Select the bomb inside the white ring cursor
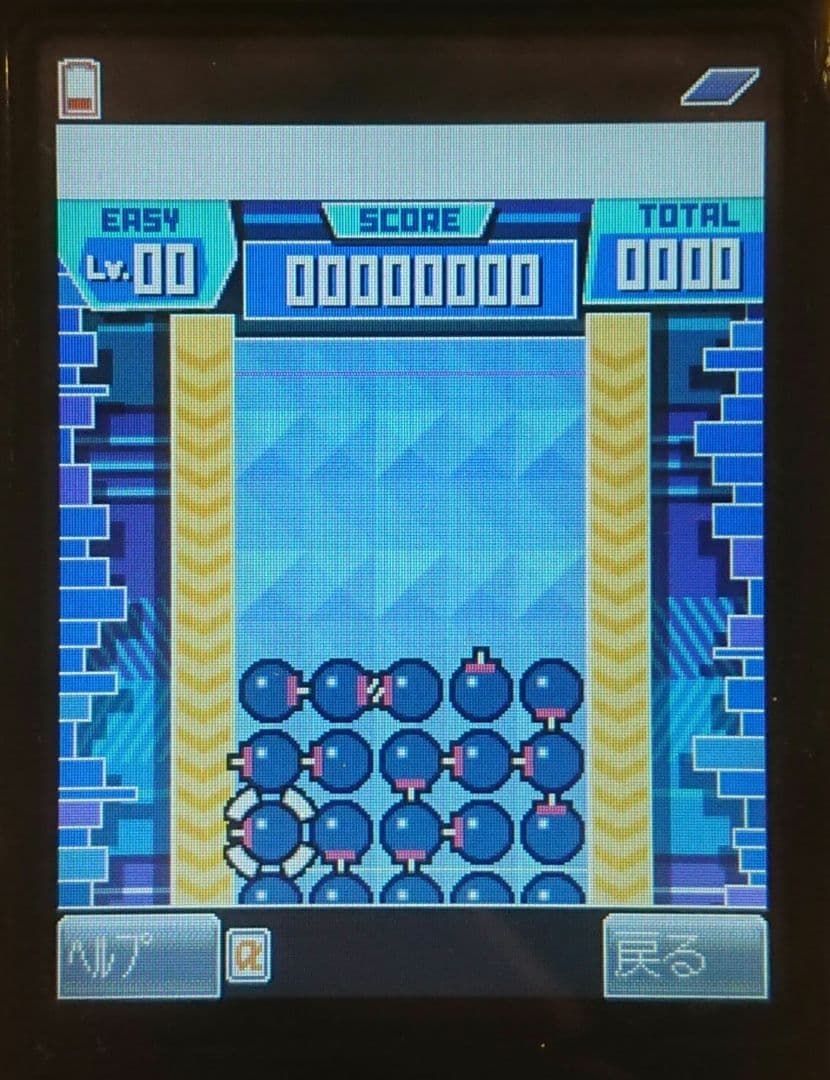This screenshot has width=830, height=1080. click(x=271, y=831)
